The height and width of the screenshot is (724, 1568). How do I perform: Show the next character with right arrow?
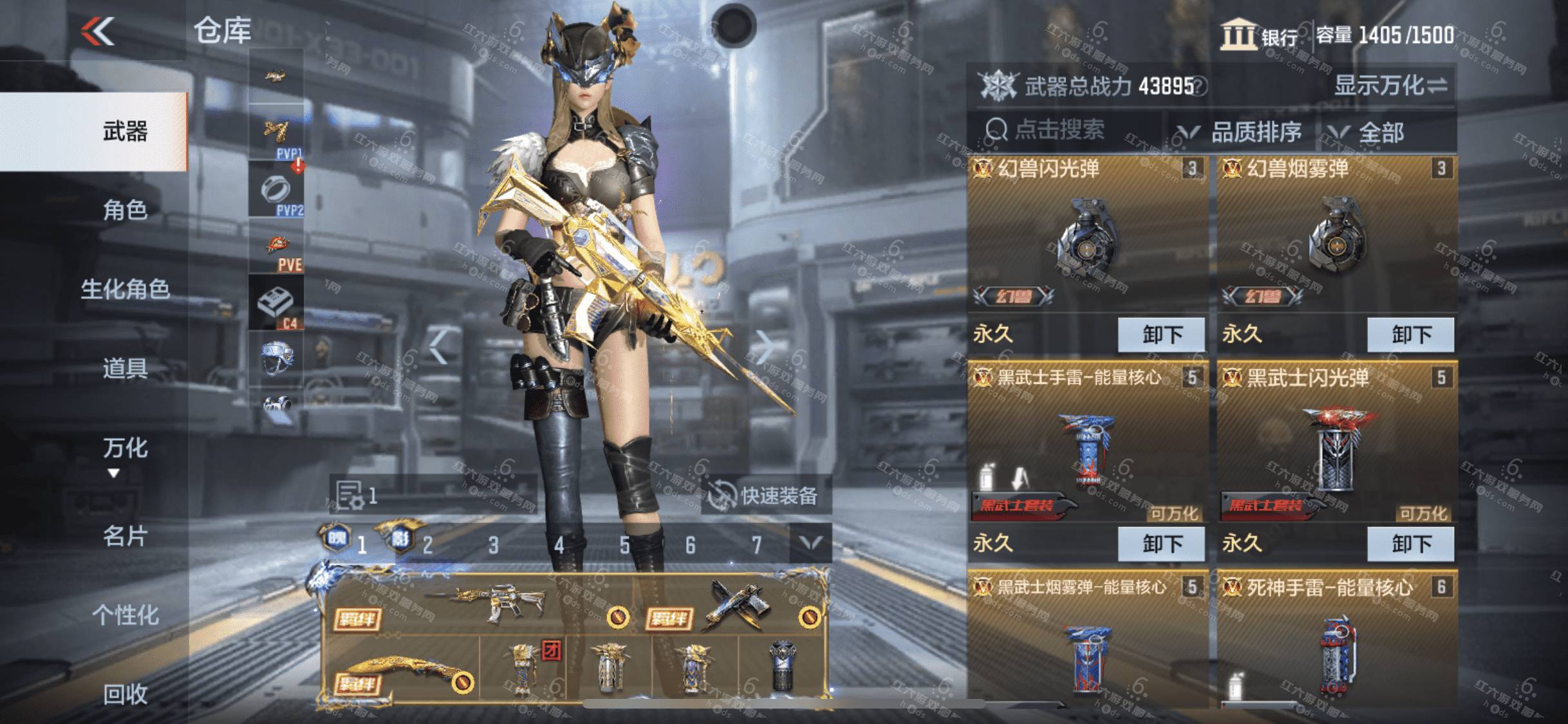tap(764, 348)
